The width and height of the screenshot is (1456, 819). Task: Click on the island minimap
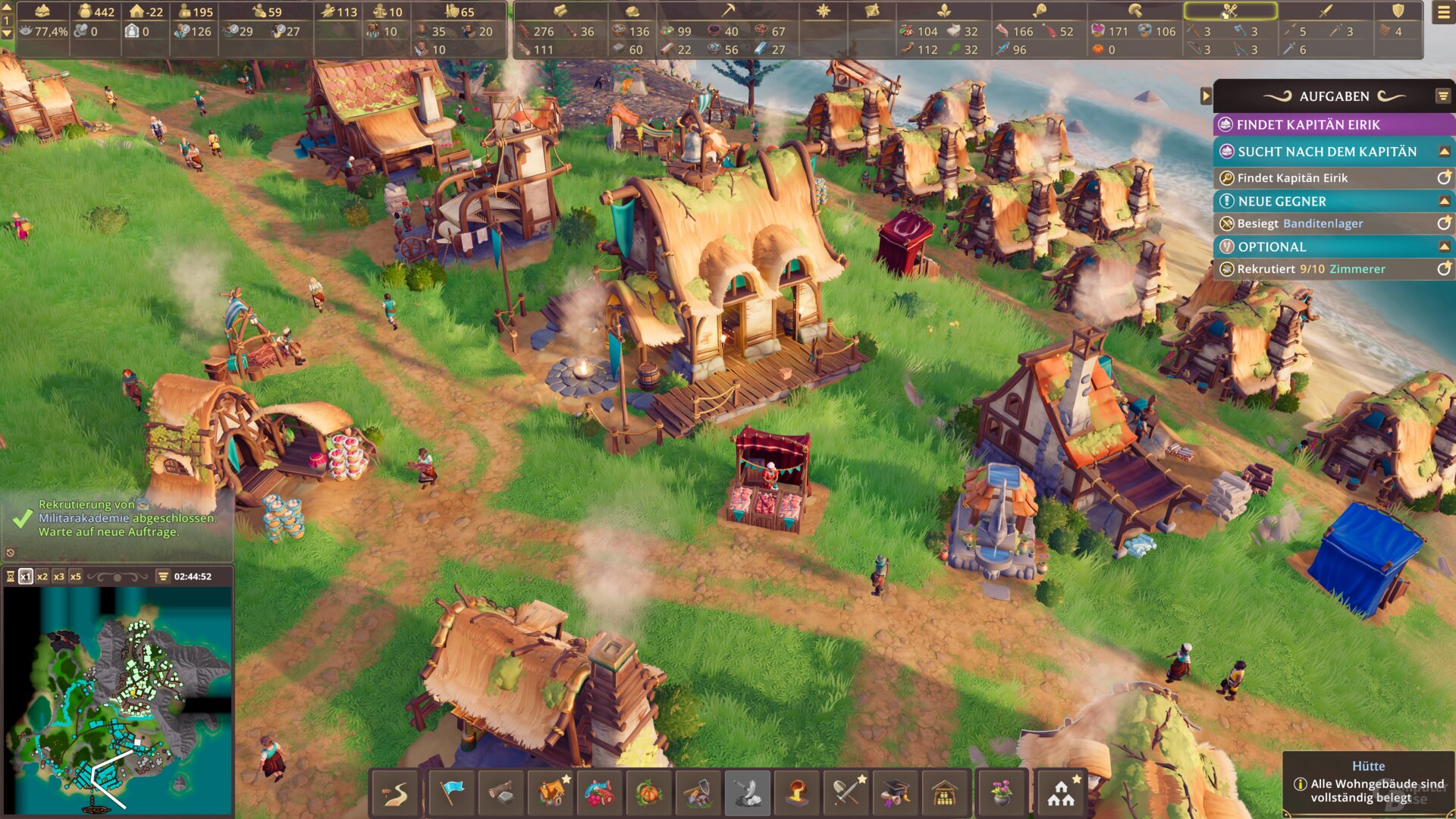(x=118, y=698)
